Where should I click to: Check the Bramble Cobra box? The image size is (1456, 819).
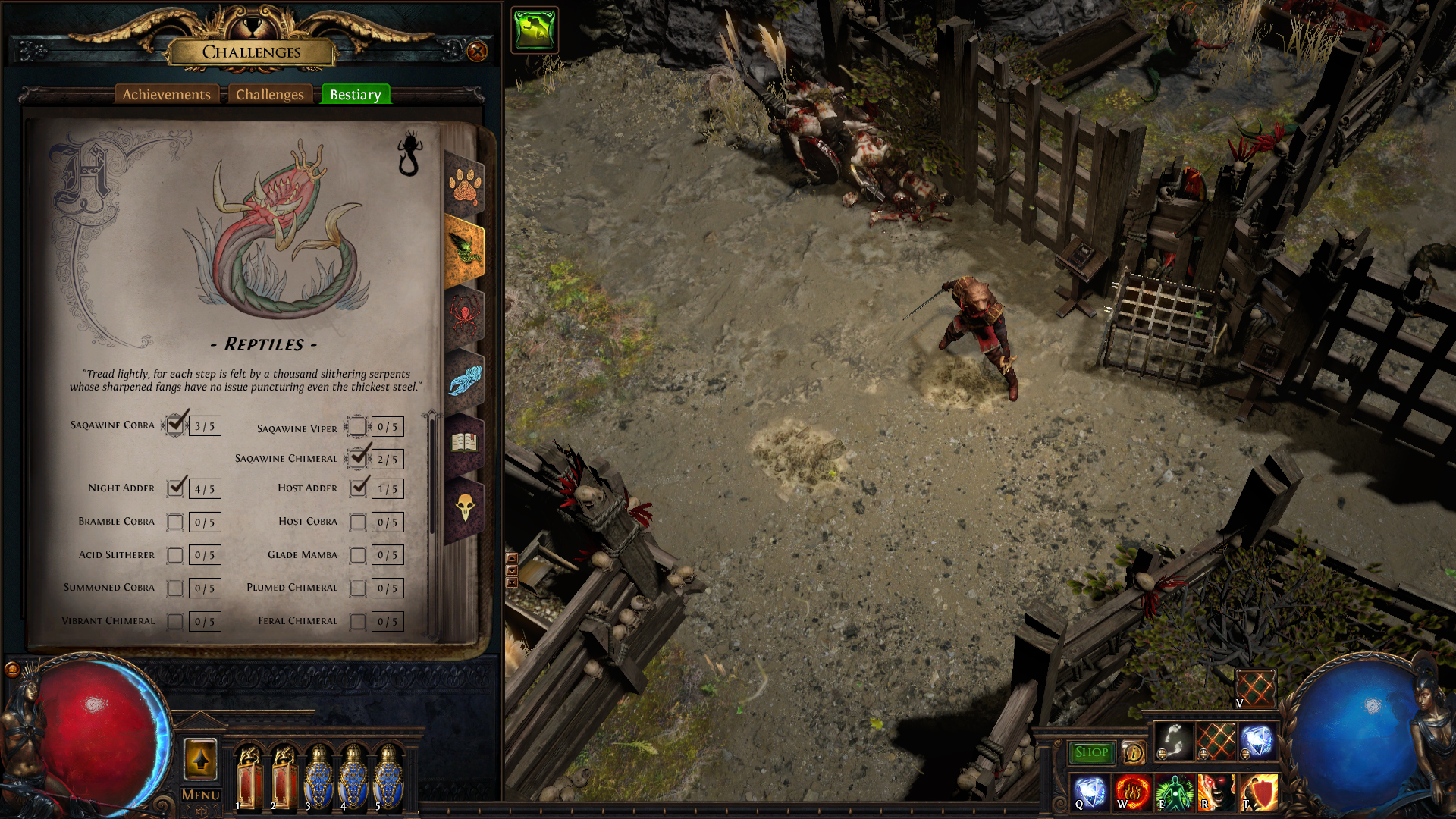point(175,522)
